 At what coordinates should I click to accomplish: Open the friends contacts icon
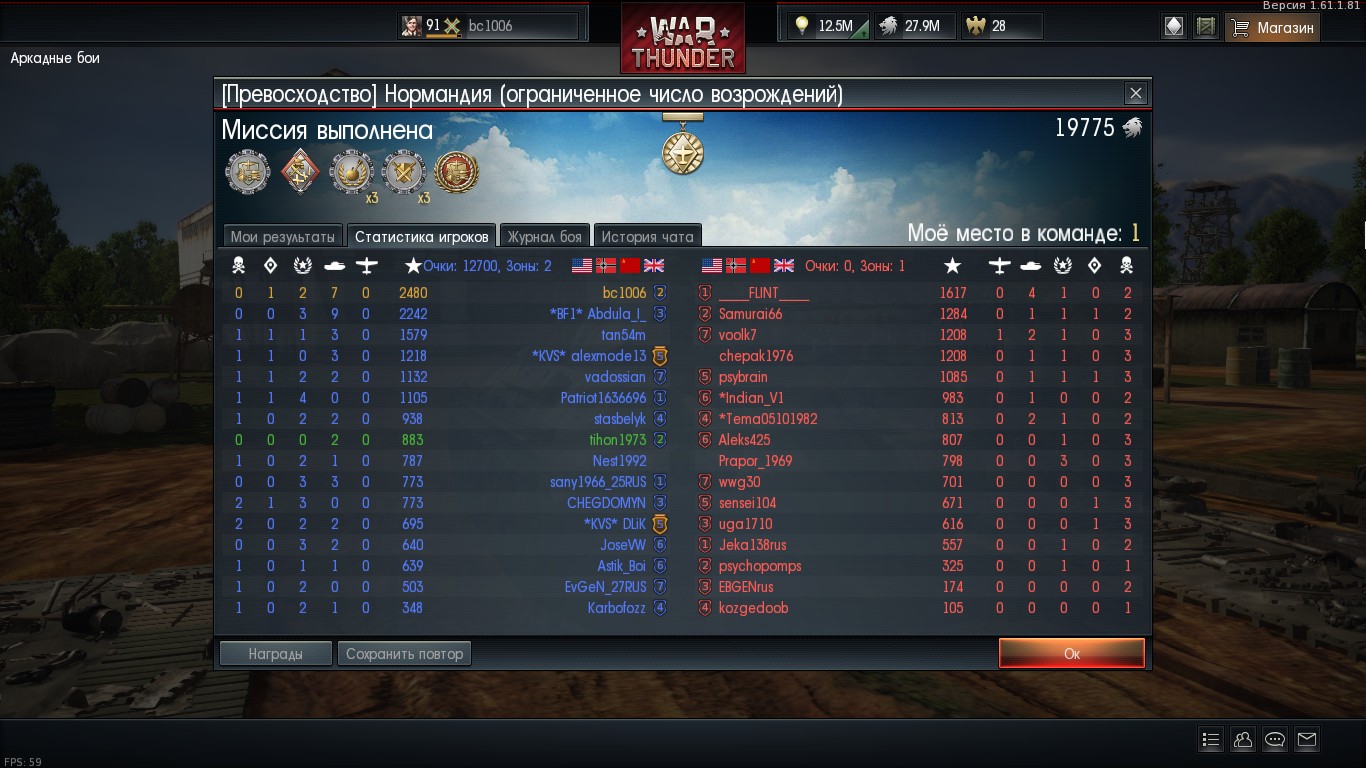tap(1242, 740)
